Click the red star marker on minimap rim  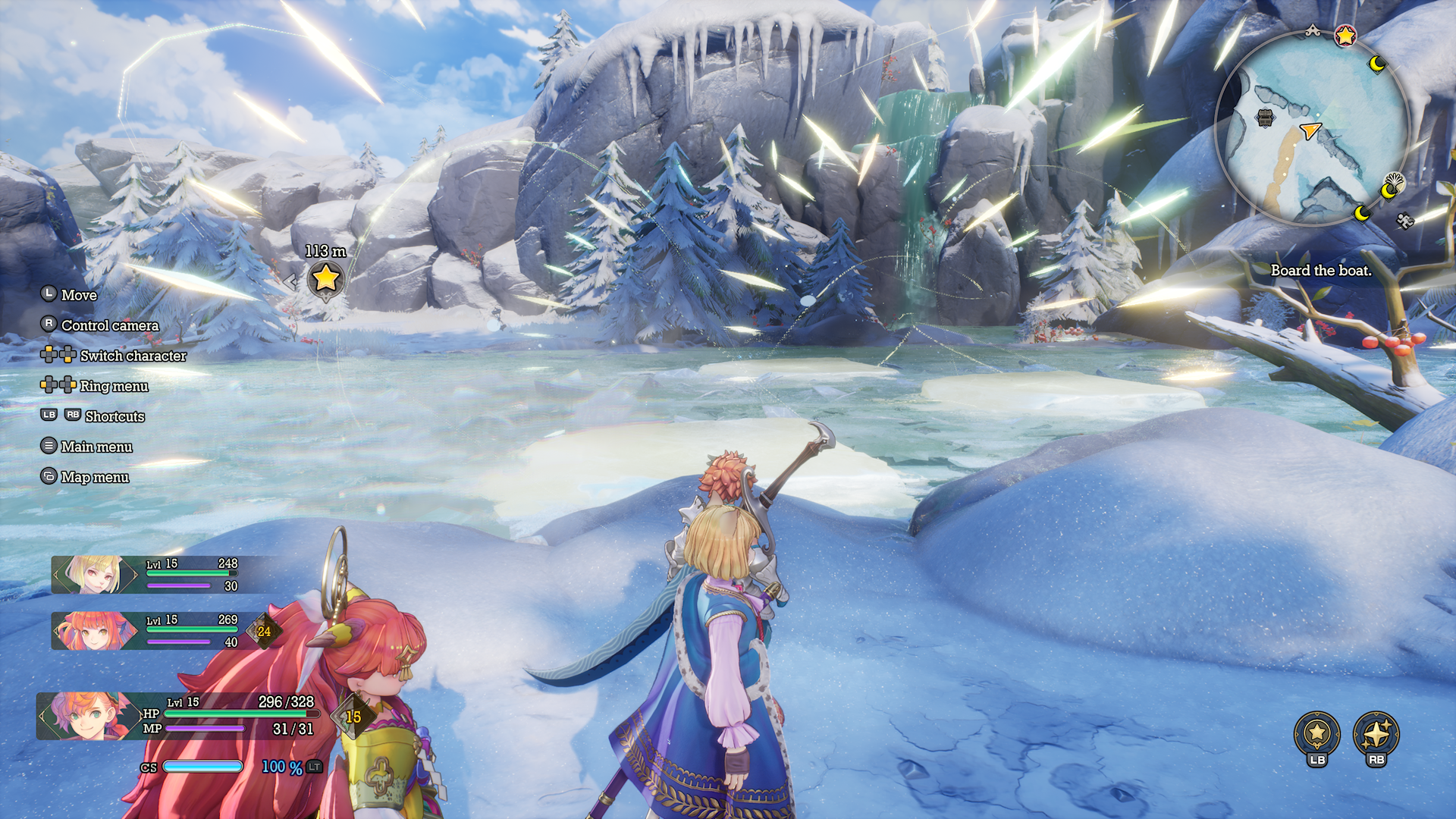pos(1345,35)
